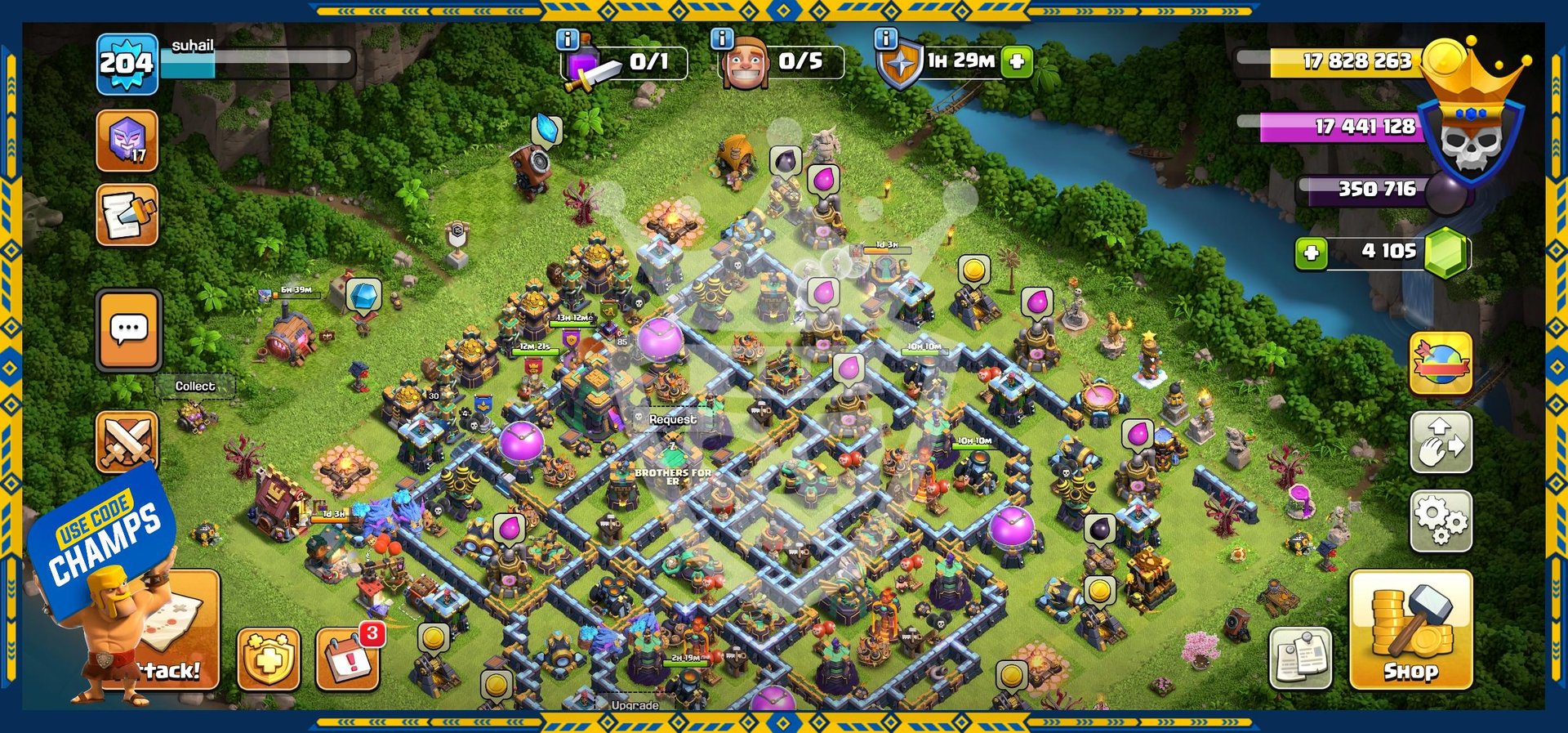1568x733 pixels.
Task: Open the chat speech-bubble tab
Action: click(x=128, y=331)
